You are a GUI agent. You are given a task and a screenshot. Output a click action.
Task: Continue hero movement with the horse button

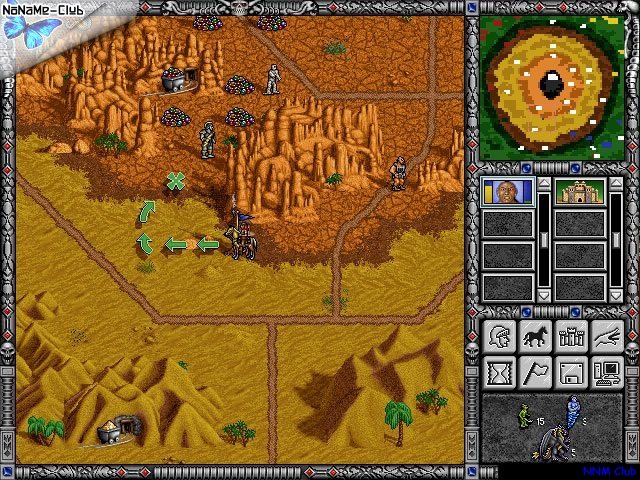coord(534,337)
